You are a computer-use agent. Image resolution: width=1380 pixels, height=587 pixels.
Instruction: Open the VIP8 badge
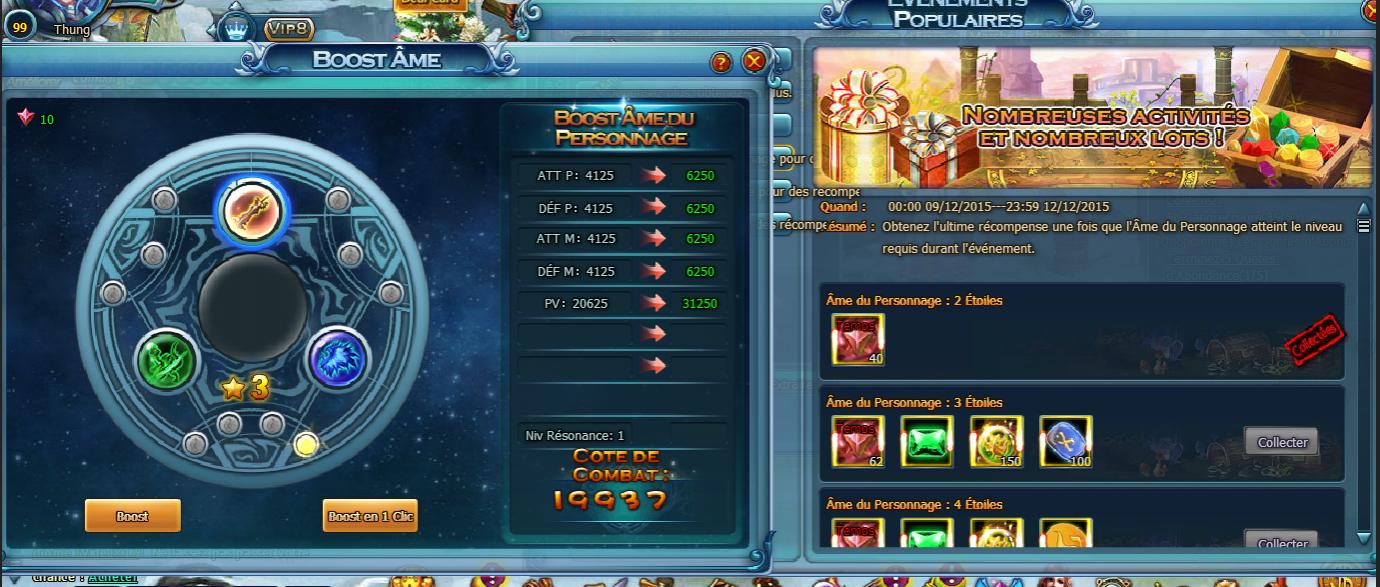289,30
